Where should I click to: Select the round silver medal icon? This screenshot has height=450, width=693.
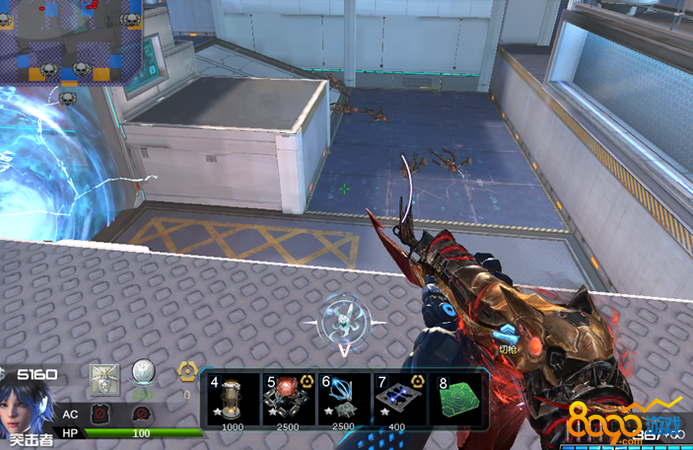[x=144, y=373]
